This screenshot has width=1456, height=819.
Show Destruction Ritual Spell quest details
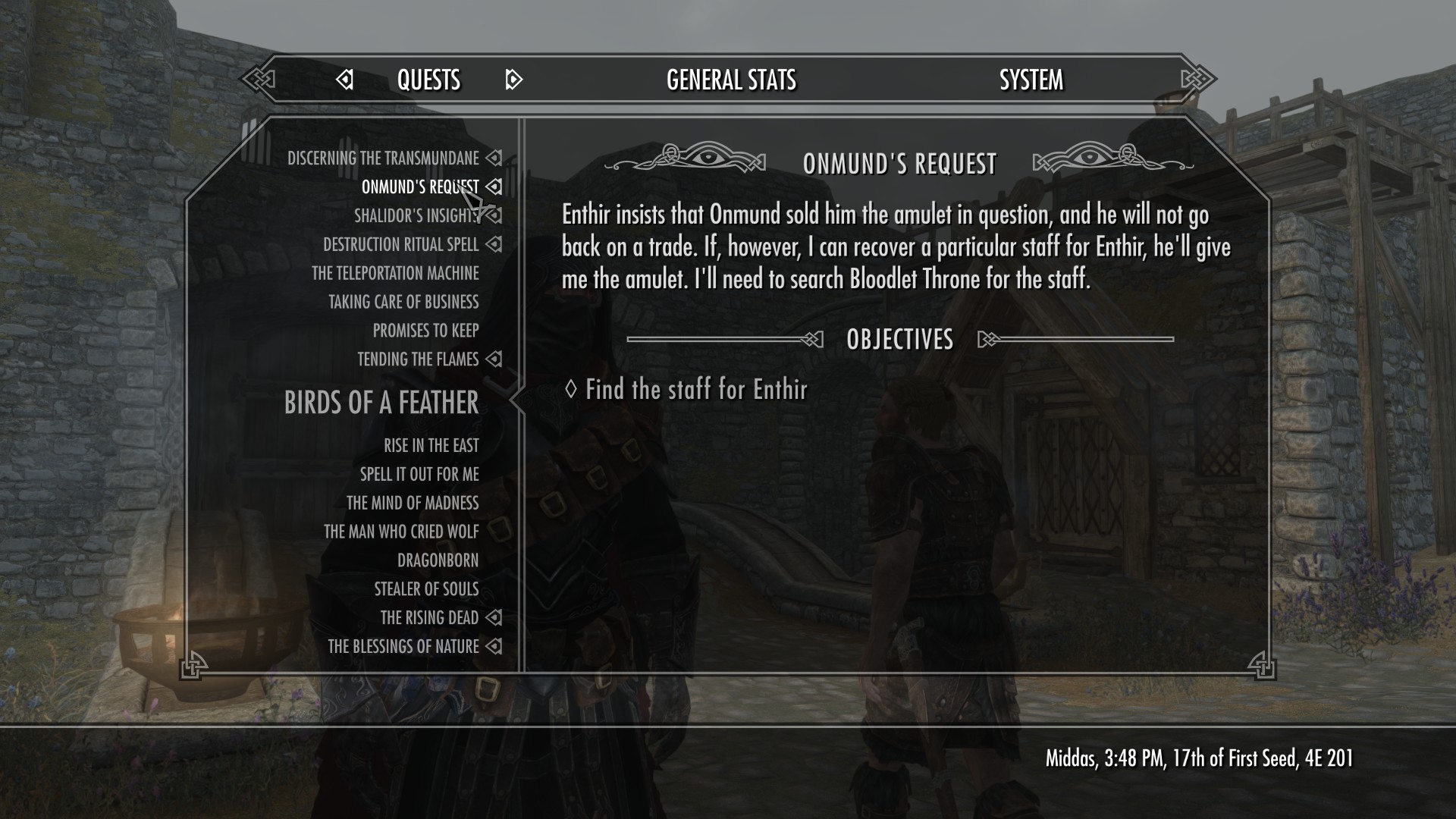coord(400,245)
